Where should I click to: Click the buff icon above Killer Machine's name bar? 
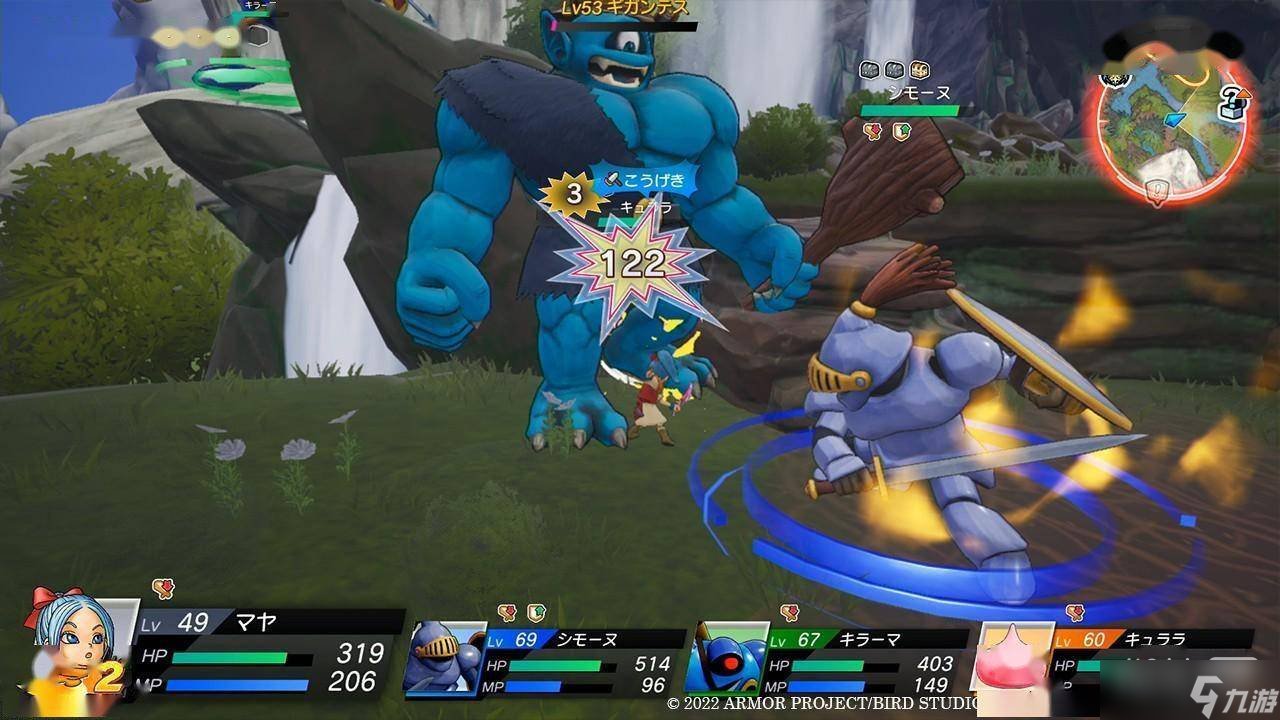click(789, 610)
